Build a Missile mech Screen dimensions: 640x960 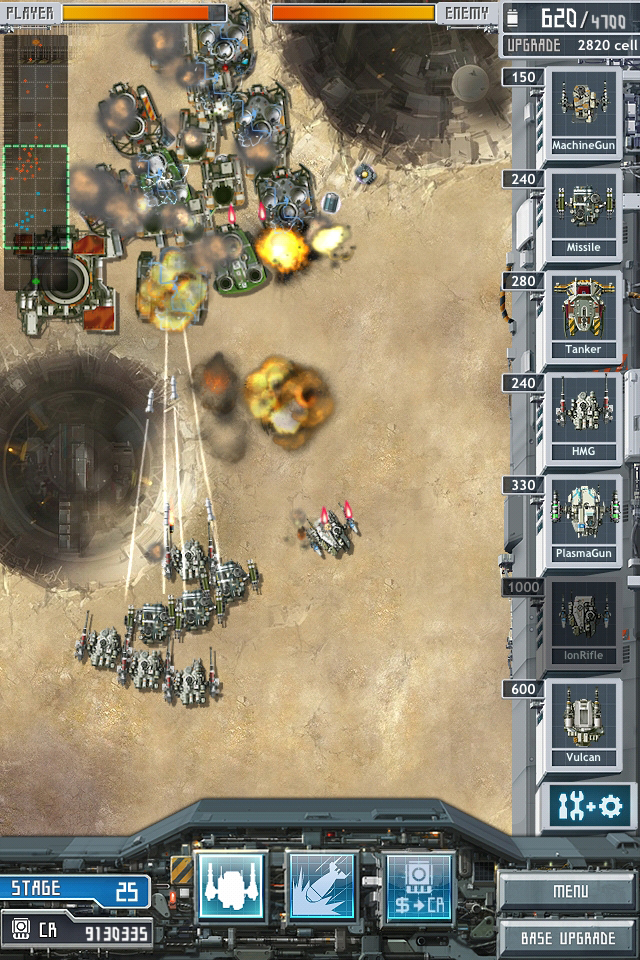pyautogui.click(x=583, y=215)
